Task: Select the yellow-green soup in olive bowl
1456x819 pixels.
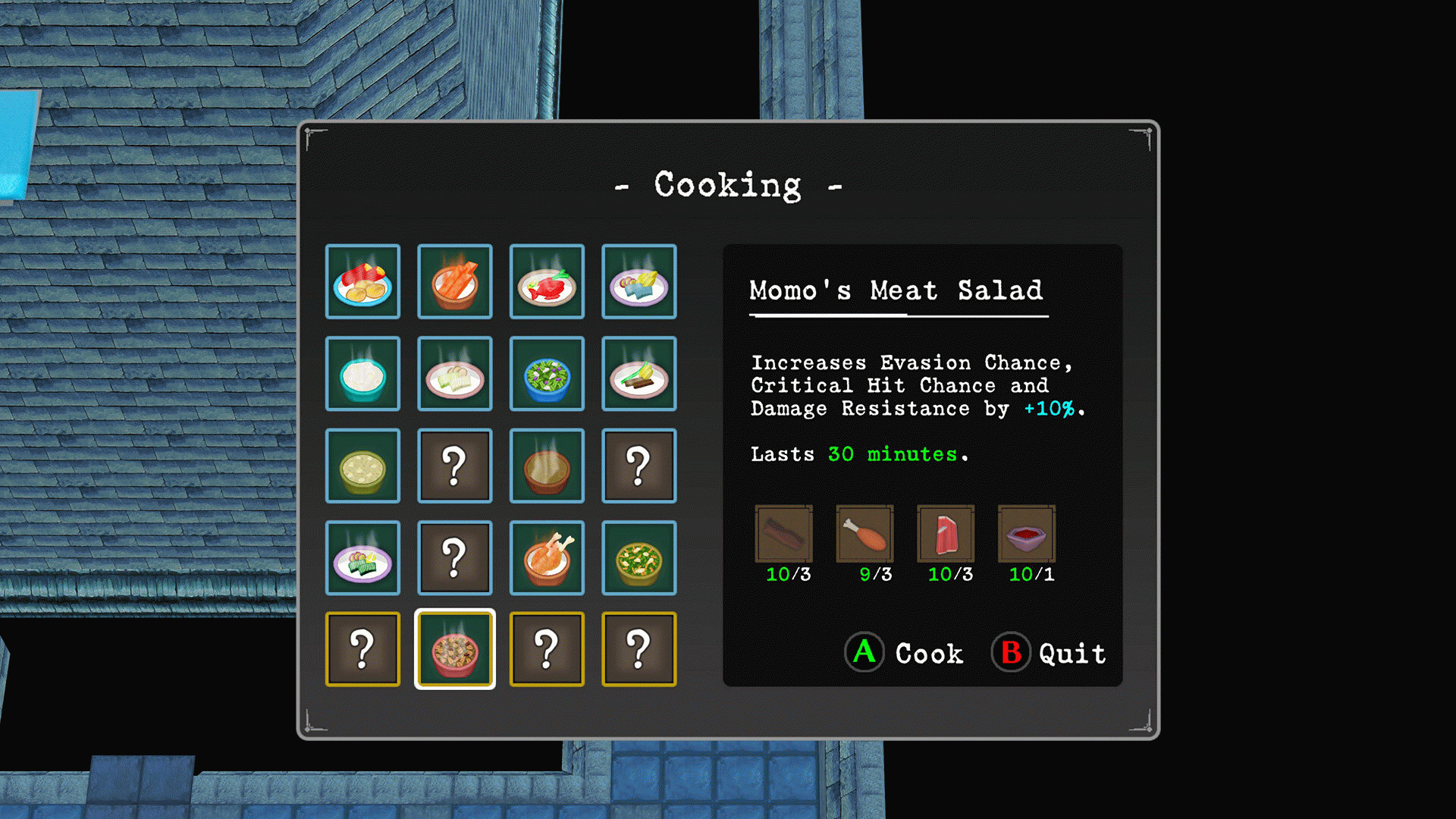Action: [362, 466]
